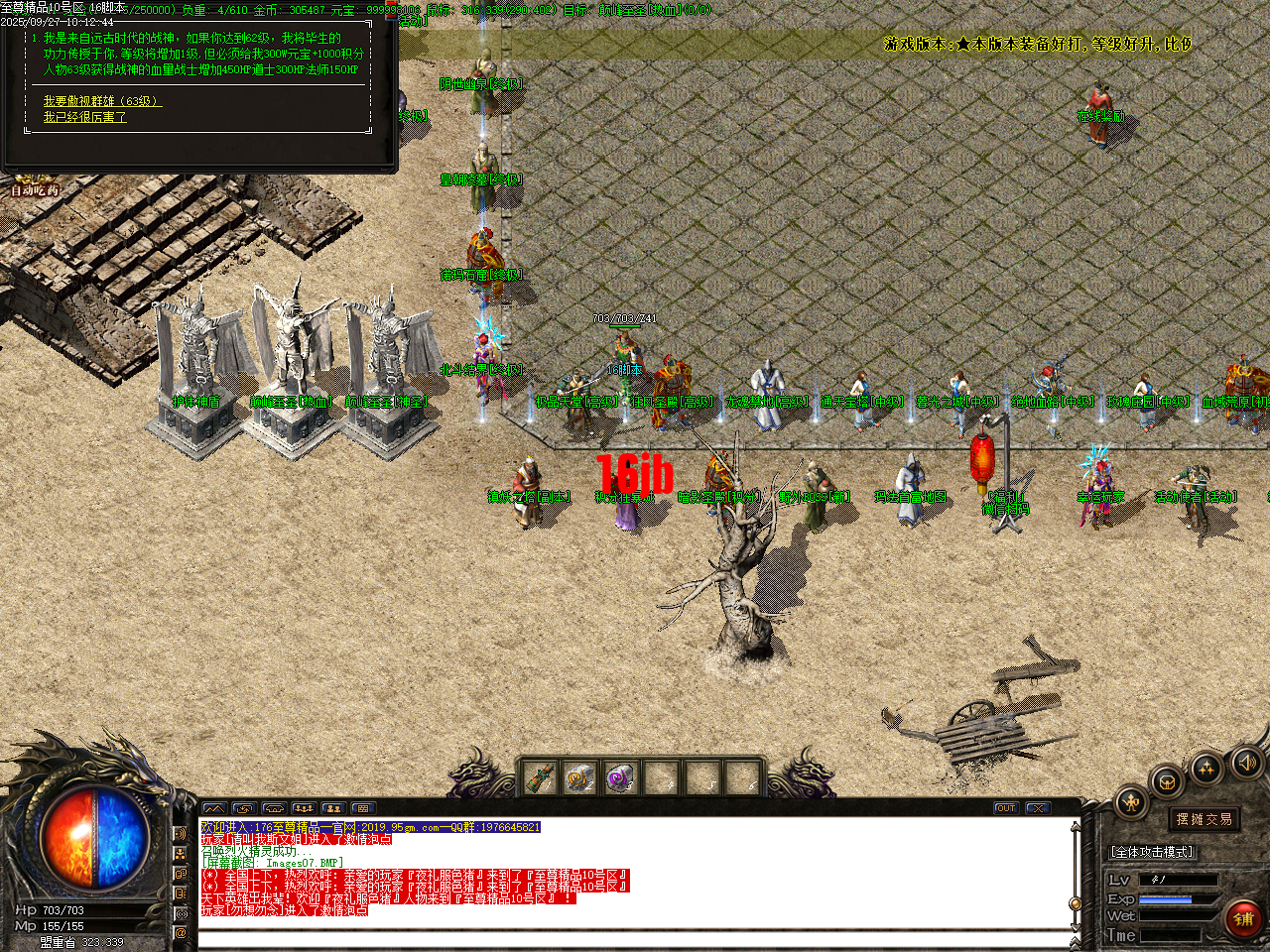Open the guild house icon above the chat
Image resolution: width=1270 pixels, height=952 pixels.
coord(275,808)
